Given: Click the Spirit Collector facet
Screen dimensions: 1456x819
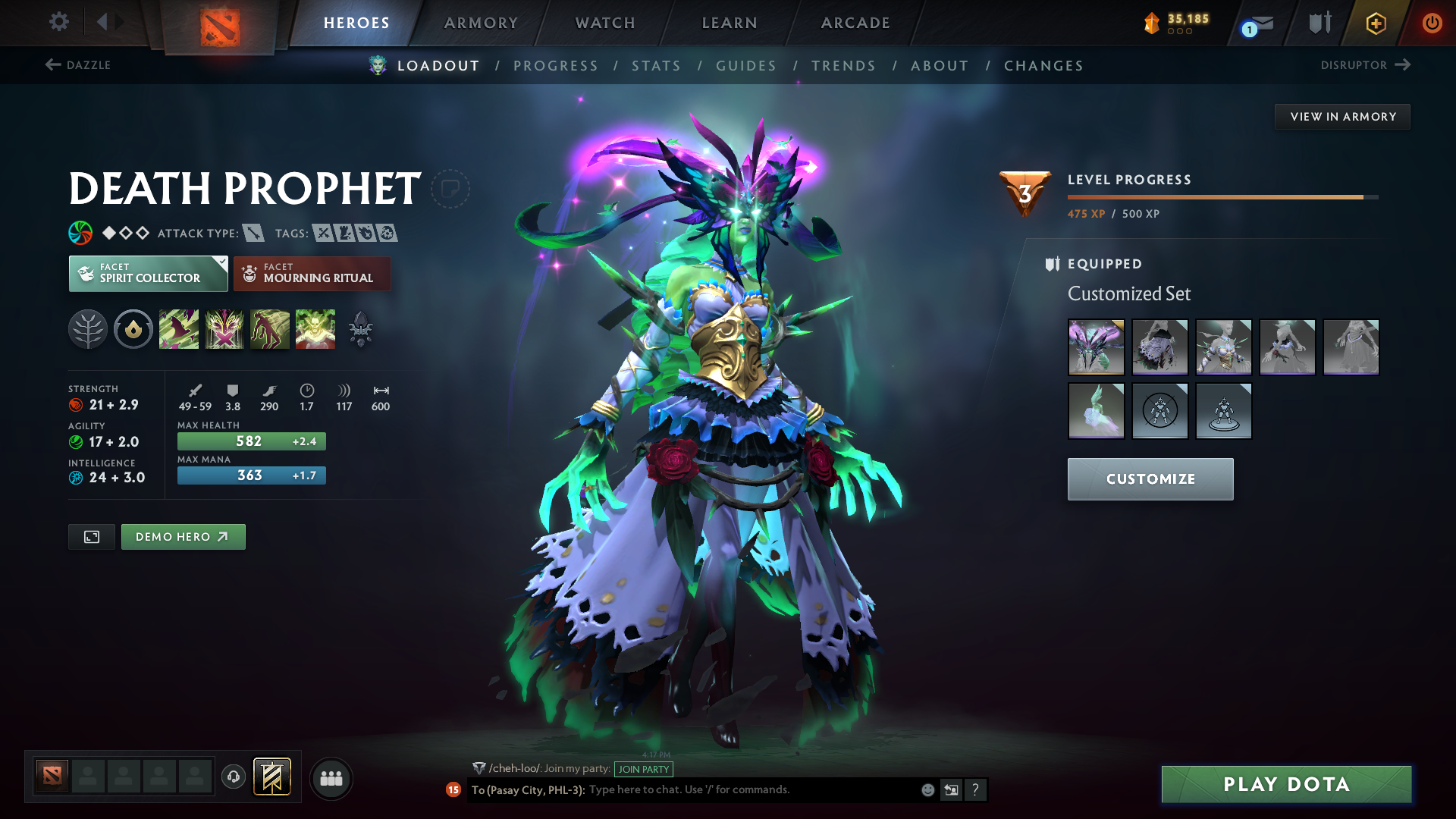Looking at the screenshot, I should point(144,274).
